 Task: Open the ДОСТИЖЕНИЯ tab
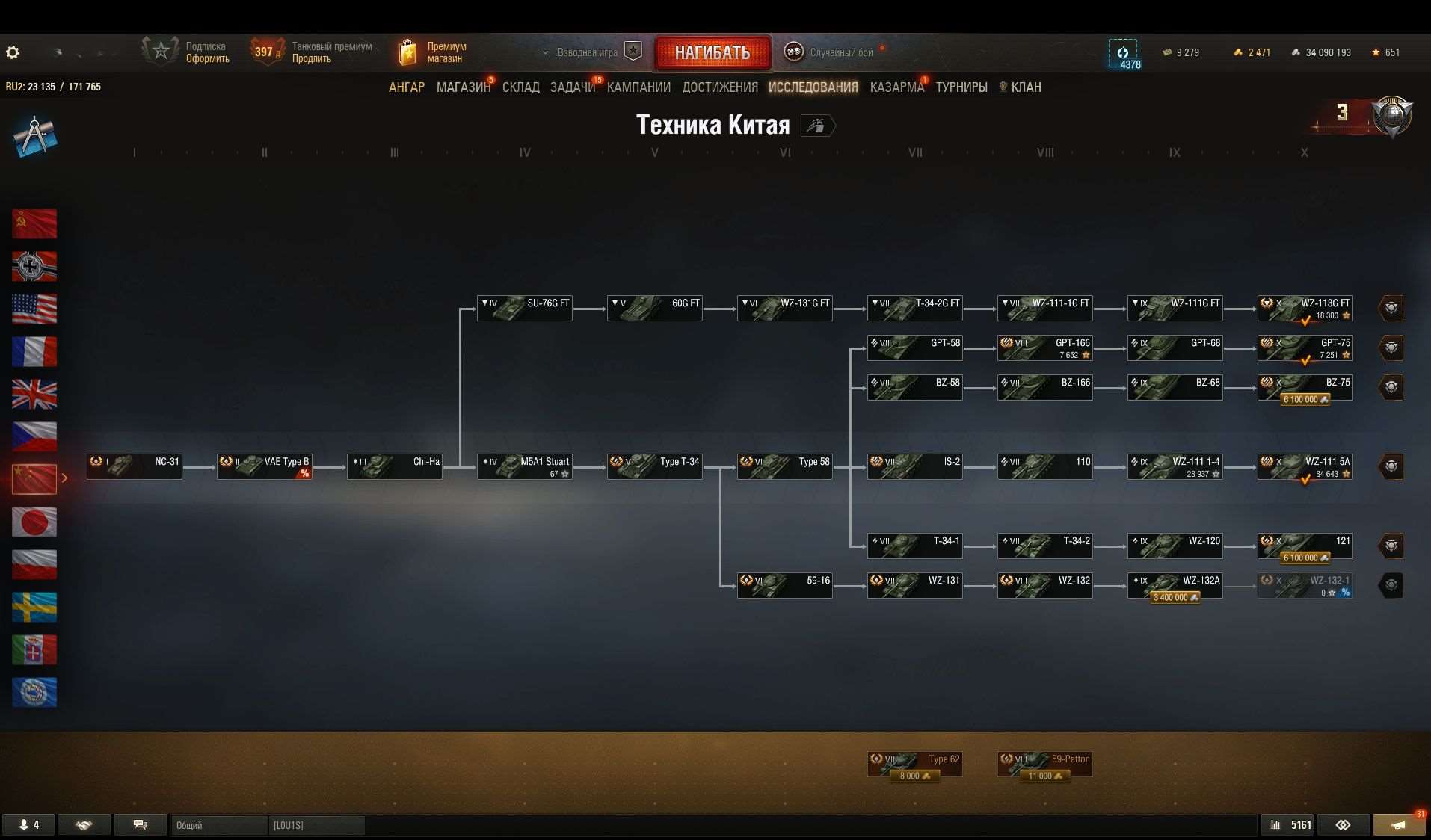pos(720,87)
